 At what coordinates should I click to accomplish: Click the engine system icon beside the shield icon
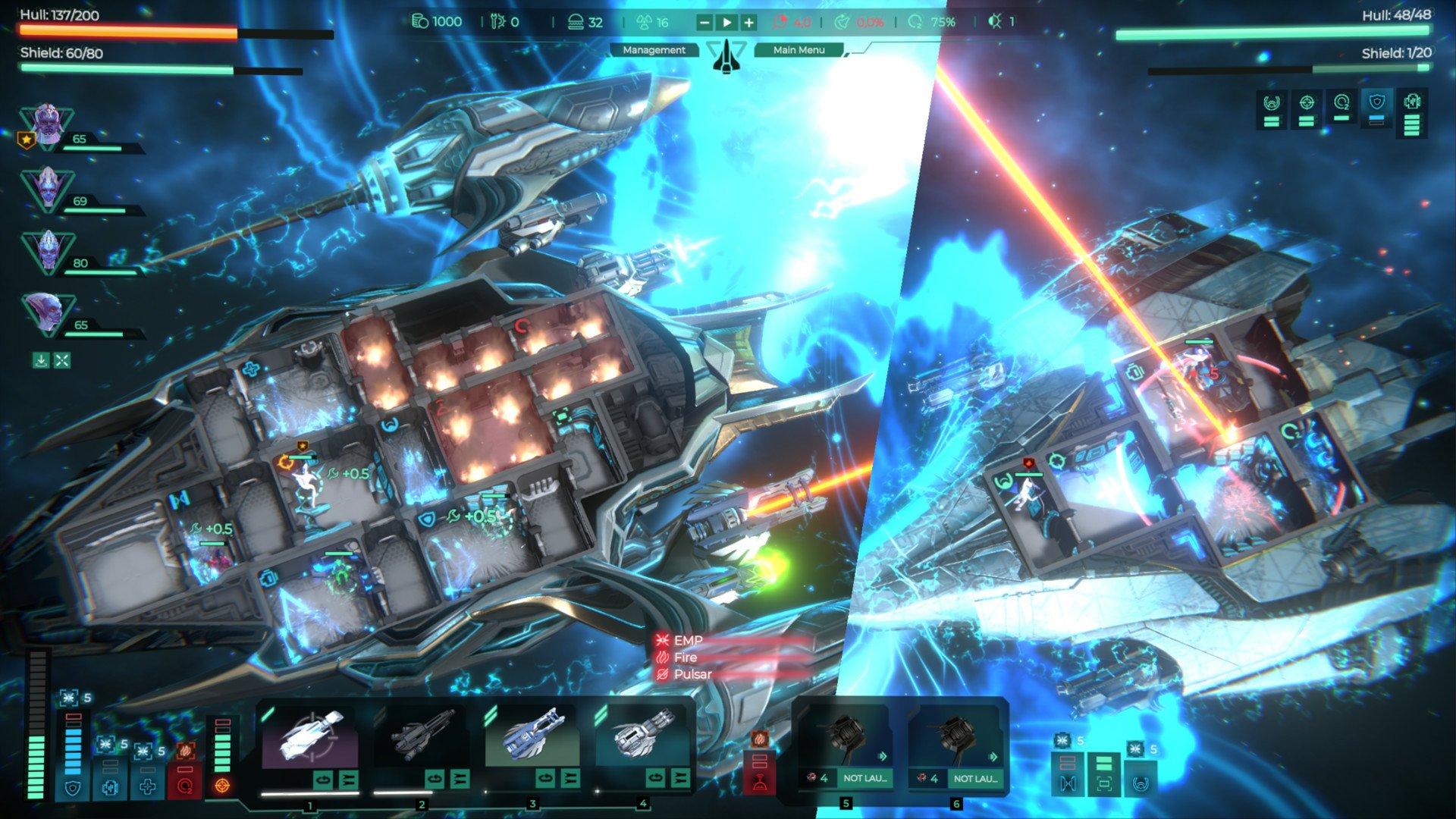pos(110,788)
